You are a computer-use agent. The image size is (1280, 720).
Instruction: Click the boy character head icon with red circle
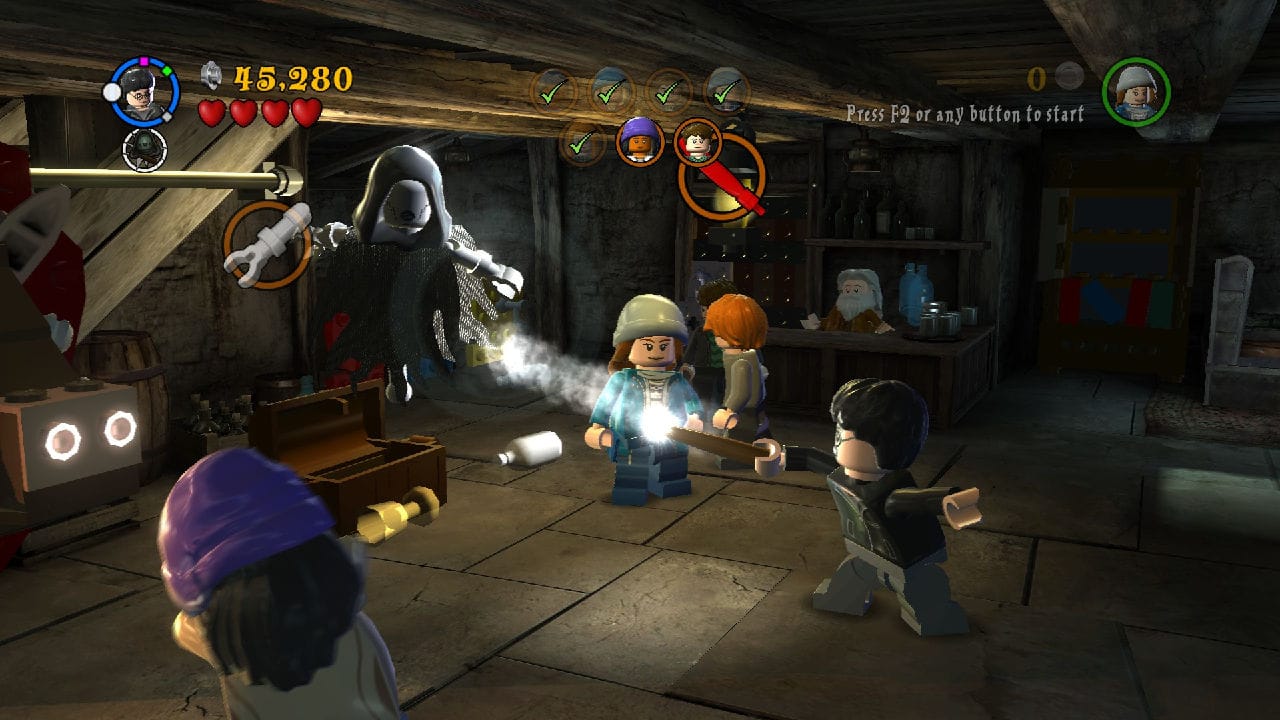pyautogui.click(x=698, y=144)
